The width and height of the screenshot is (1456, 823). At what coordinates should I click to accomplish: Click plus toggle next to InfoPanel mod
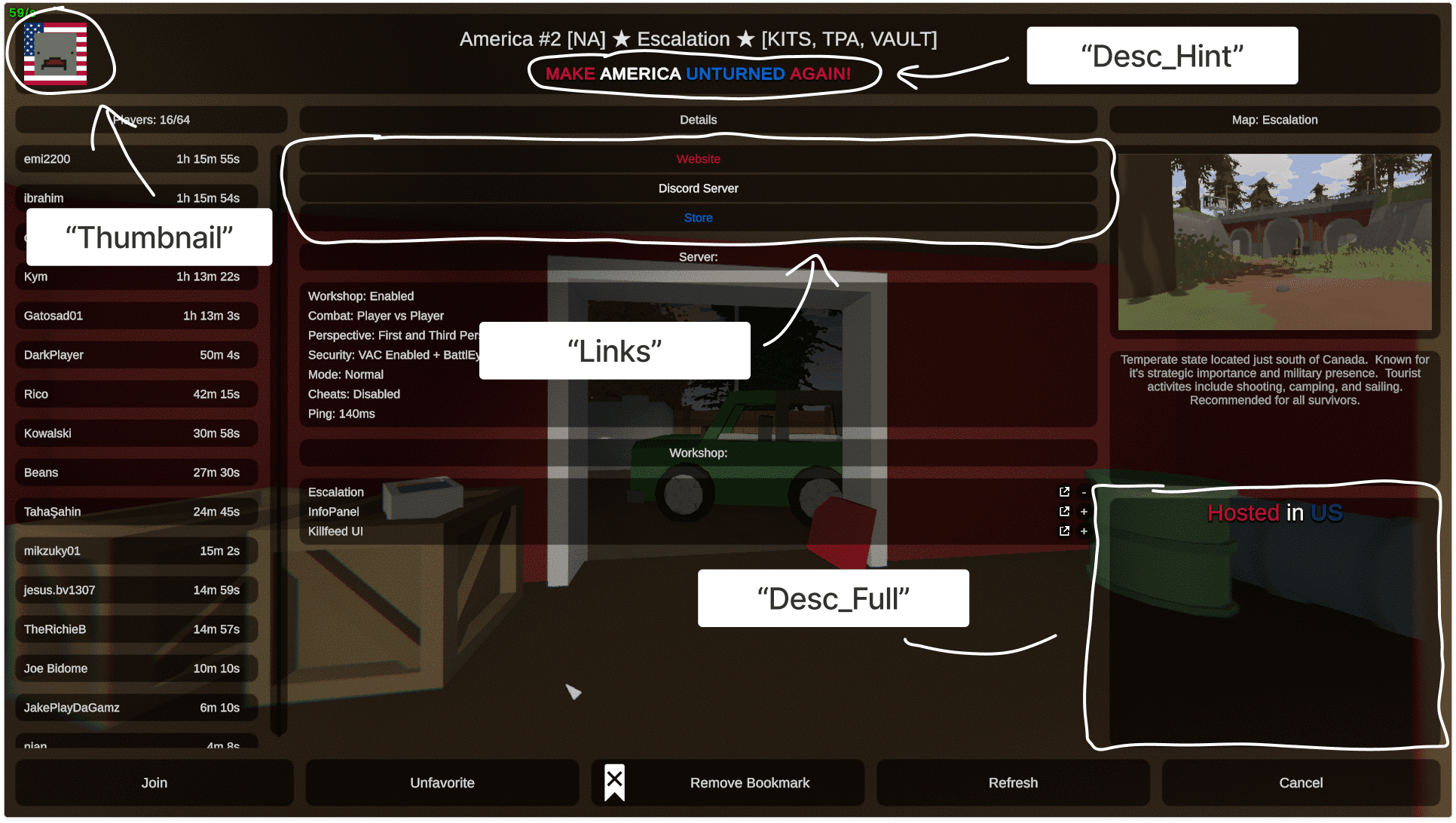pos(1083,511)
